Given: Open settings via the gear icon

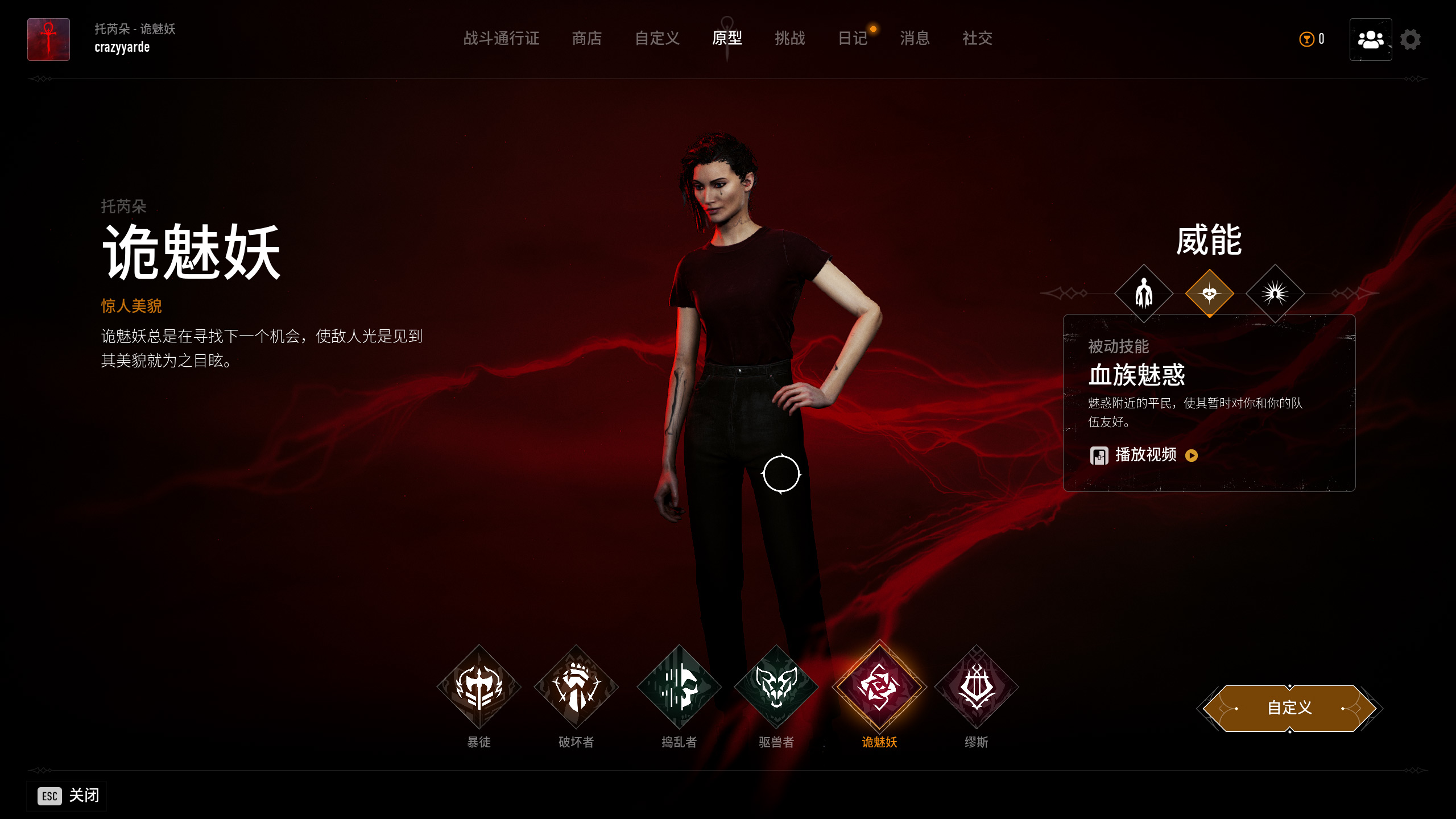Looking at the screenshot, I should coord(1410,40).
